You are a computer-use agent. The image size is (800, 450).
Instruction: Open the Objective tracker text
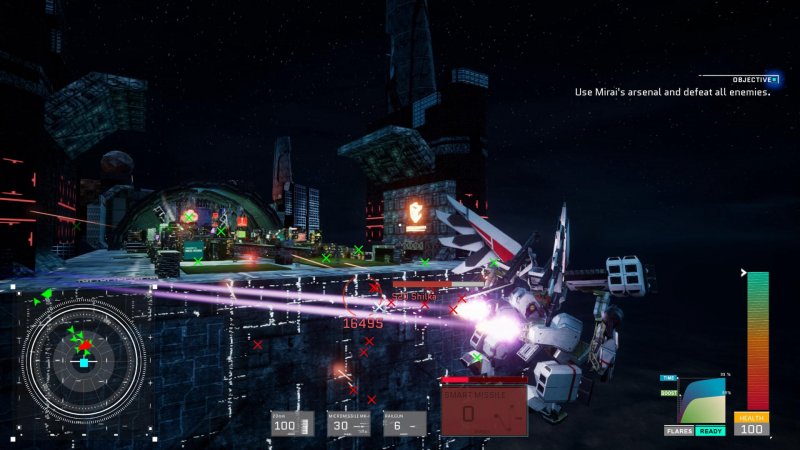(672, 92)
